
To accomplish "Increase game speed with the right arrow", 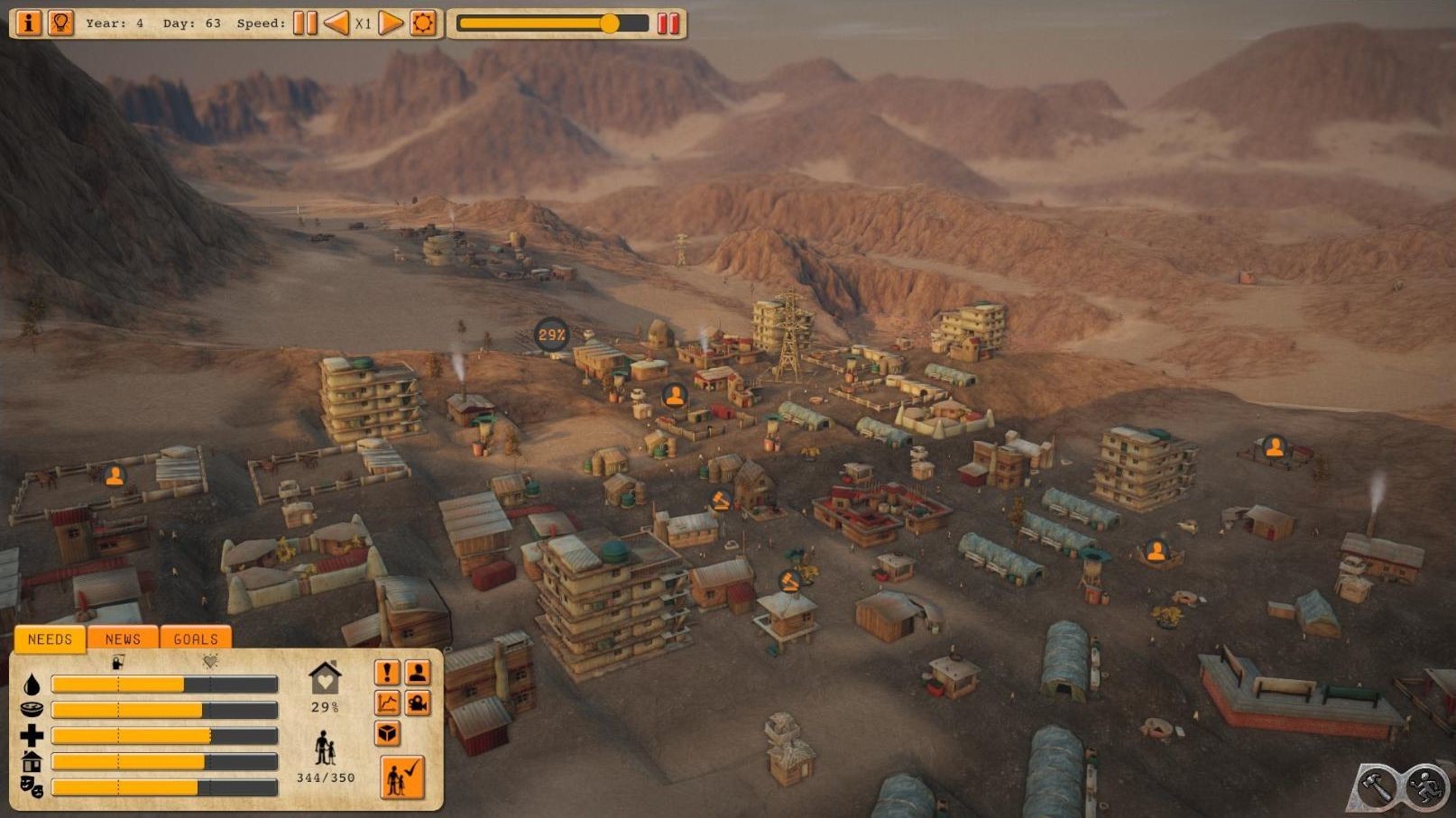I will click(x=390, y=23).
